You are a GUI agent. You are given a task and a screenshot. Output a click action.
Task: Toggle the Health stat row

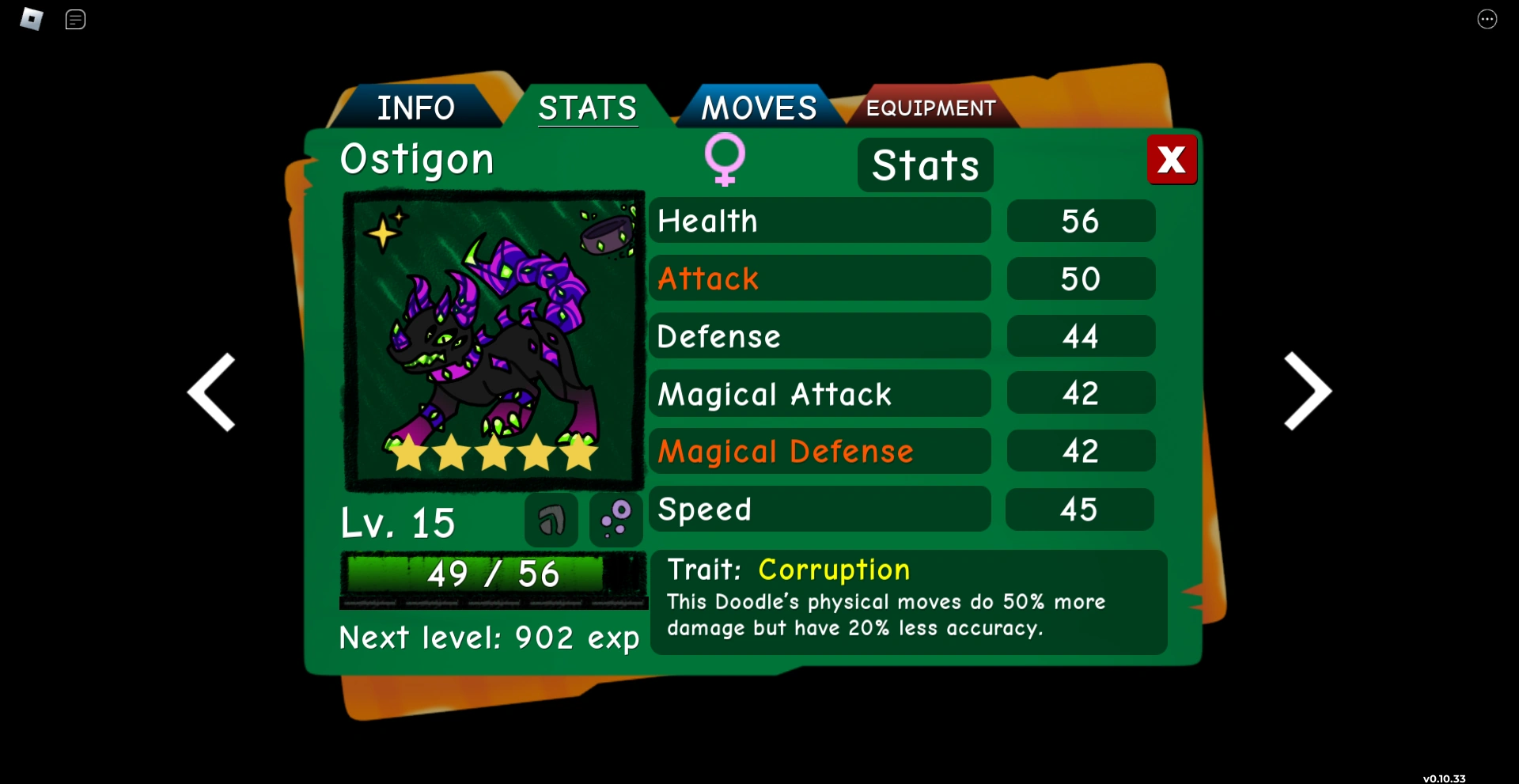pyautogui.click(x=820, y=222)
